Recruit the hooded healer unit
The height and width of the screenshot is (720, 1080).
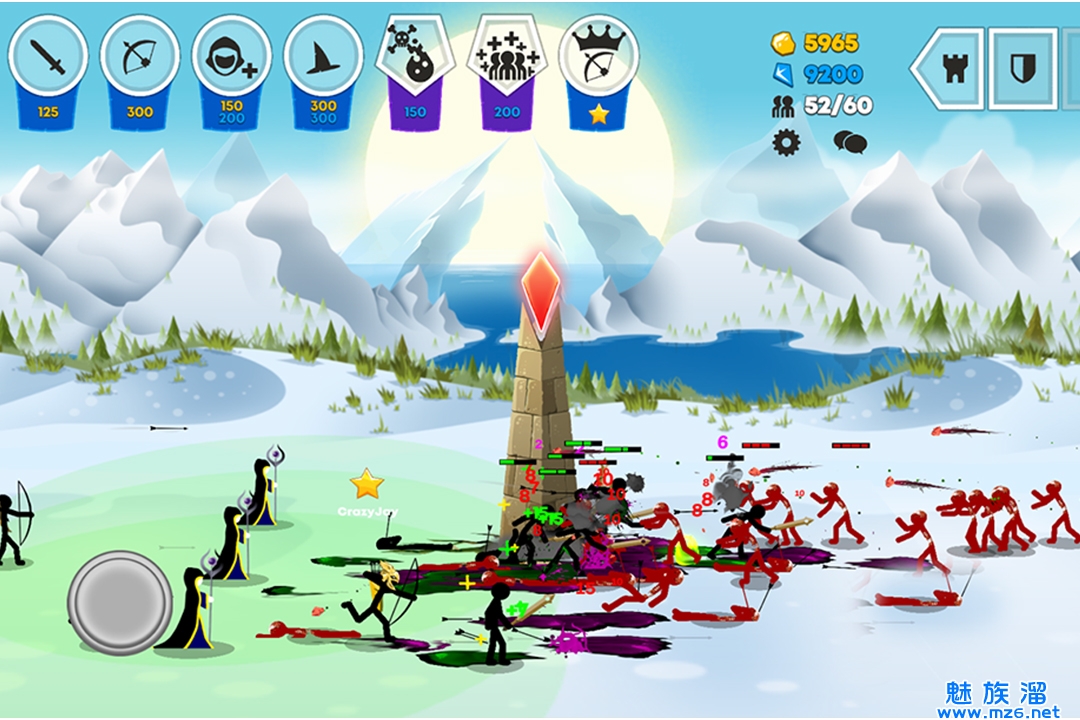point(231,57)
